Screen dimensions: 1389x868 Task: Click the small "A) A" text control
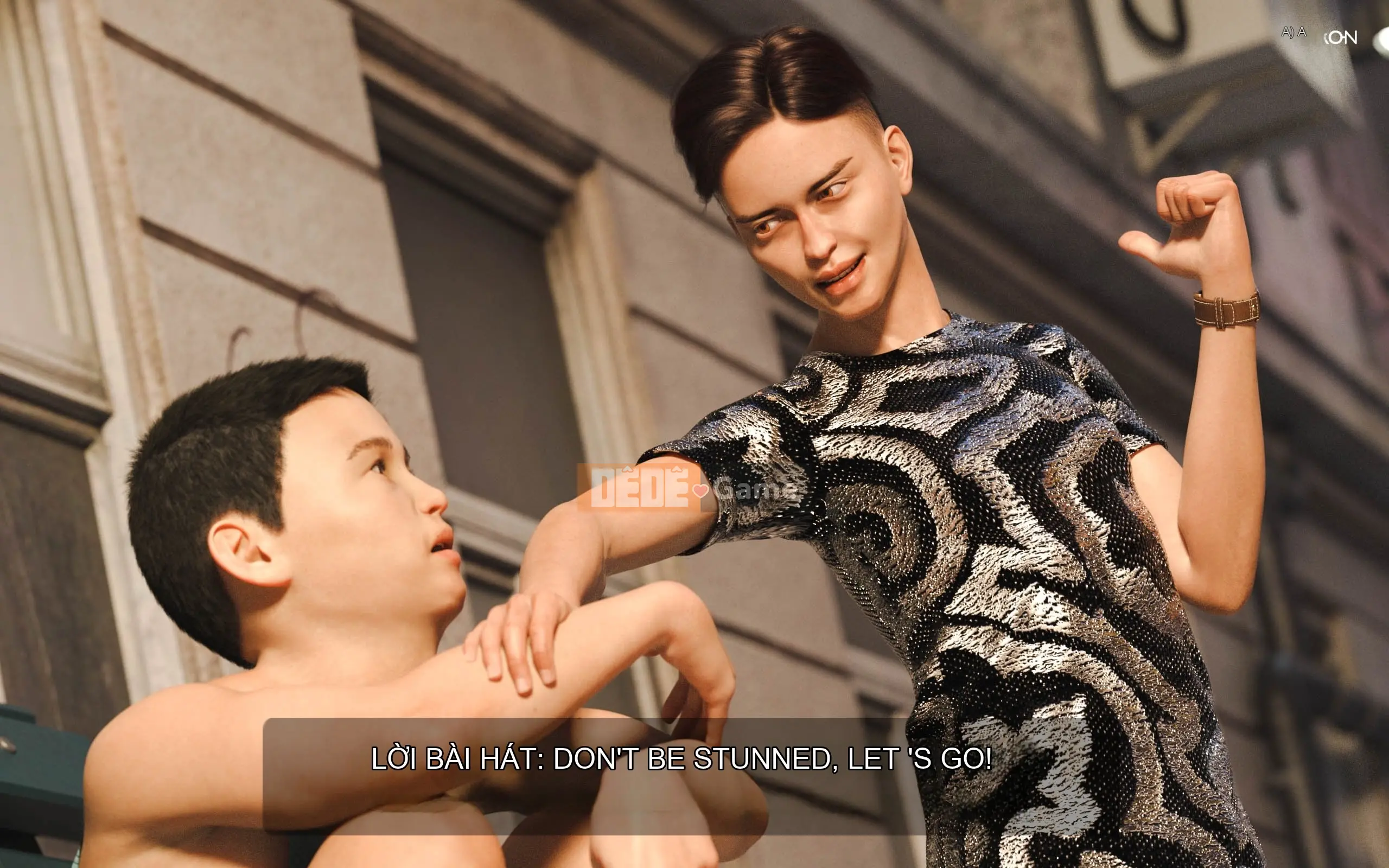click(1293, 32)
